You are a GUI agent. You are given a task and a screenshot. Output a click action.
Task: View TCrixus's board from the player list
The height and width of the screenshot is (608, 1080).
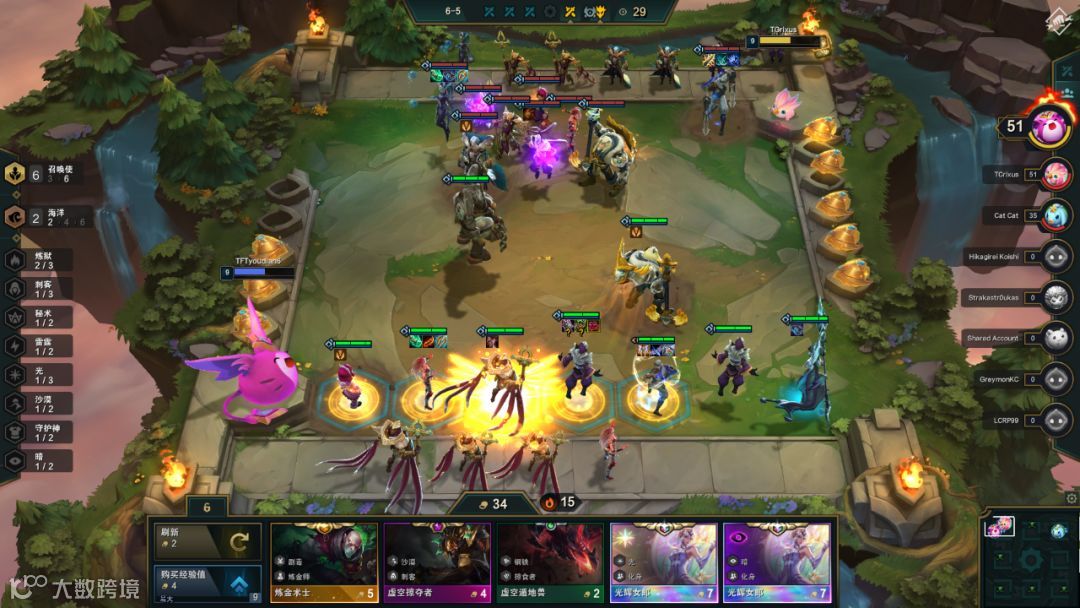(1056, 174)
